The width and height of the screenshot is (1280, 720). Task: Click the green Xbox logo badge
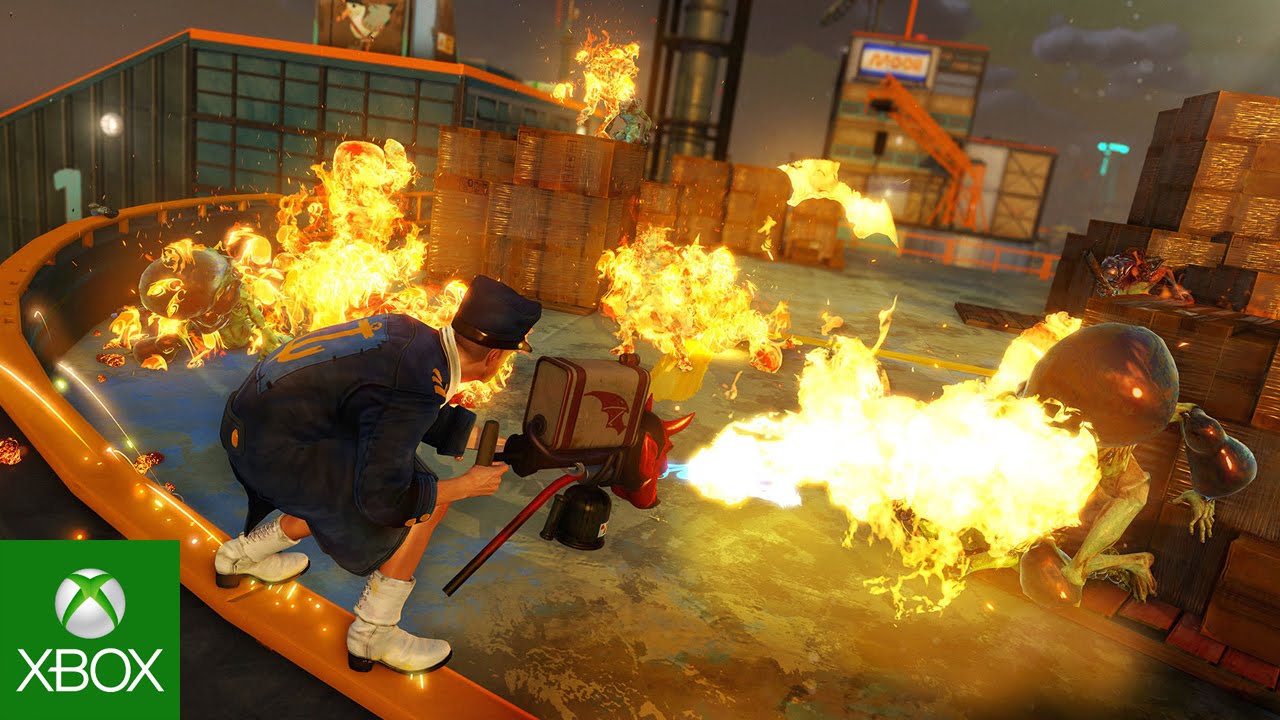click(x=90, y=630)
